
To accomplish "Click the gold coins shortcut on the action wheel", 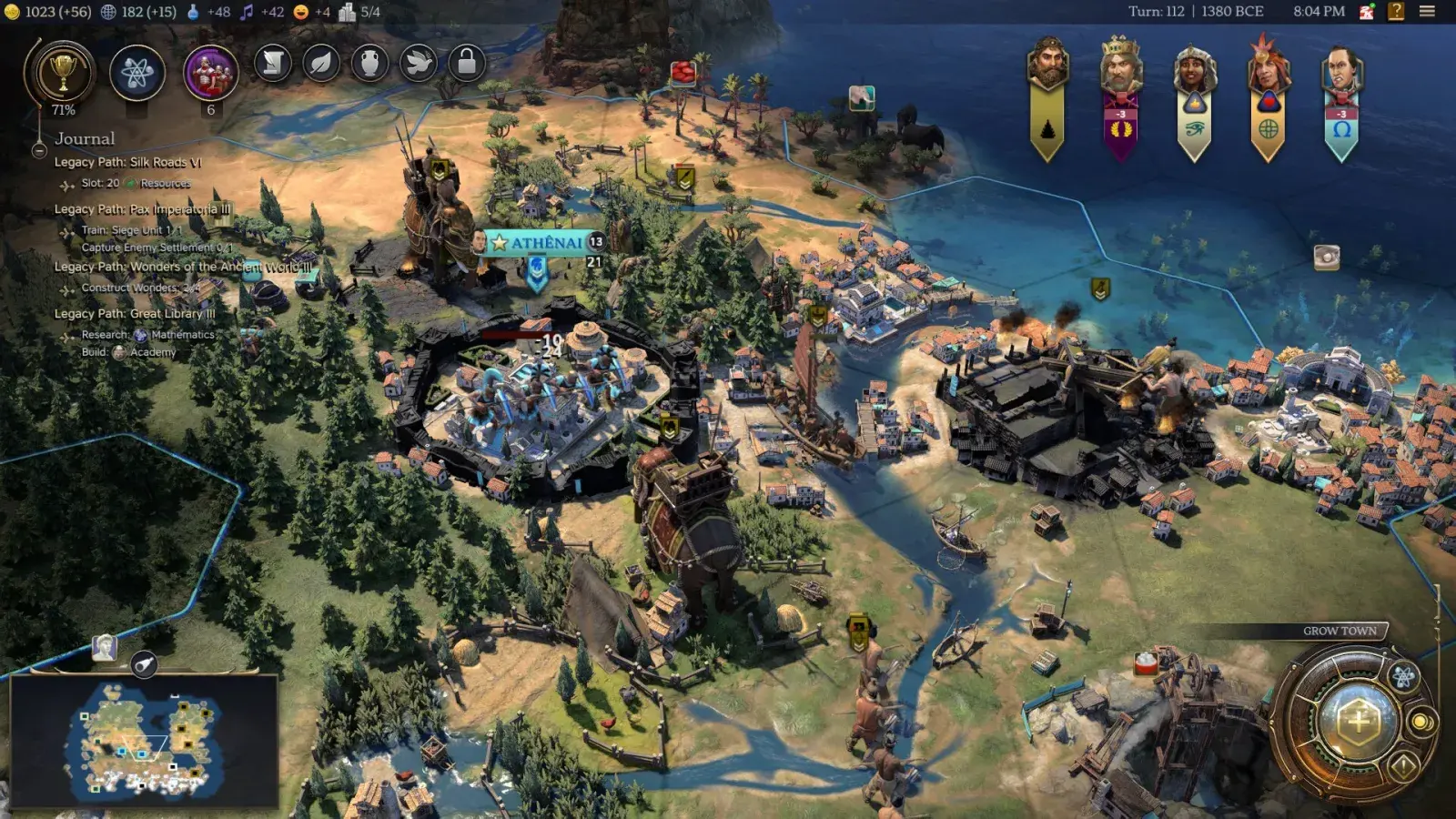I will click(x=1421, y=723).
